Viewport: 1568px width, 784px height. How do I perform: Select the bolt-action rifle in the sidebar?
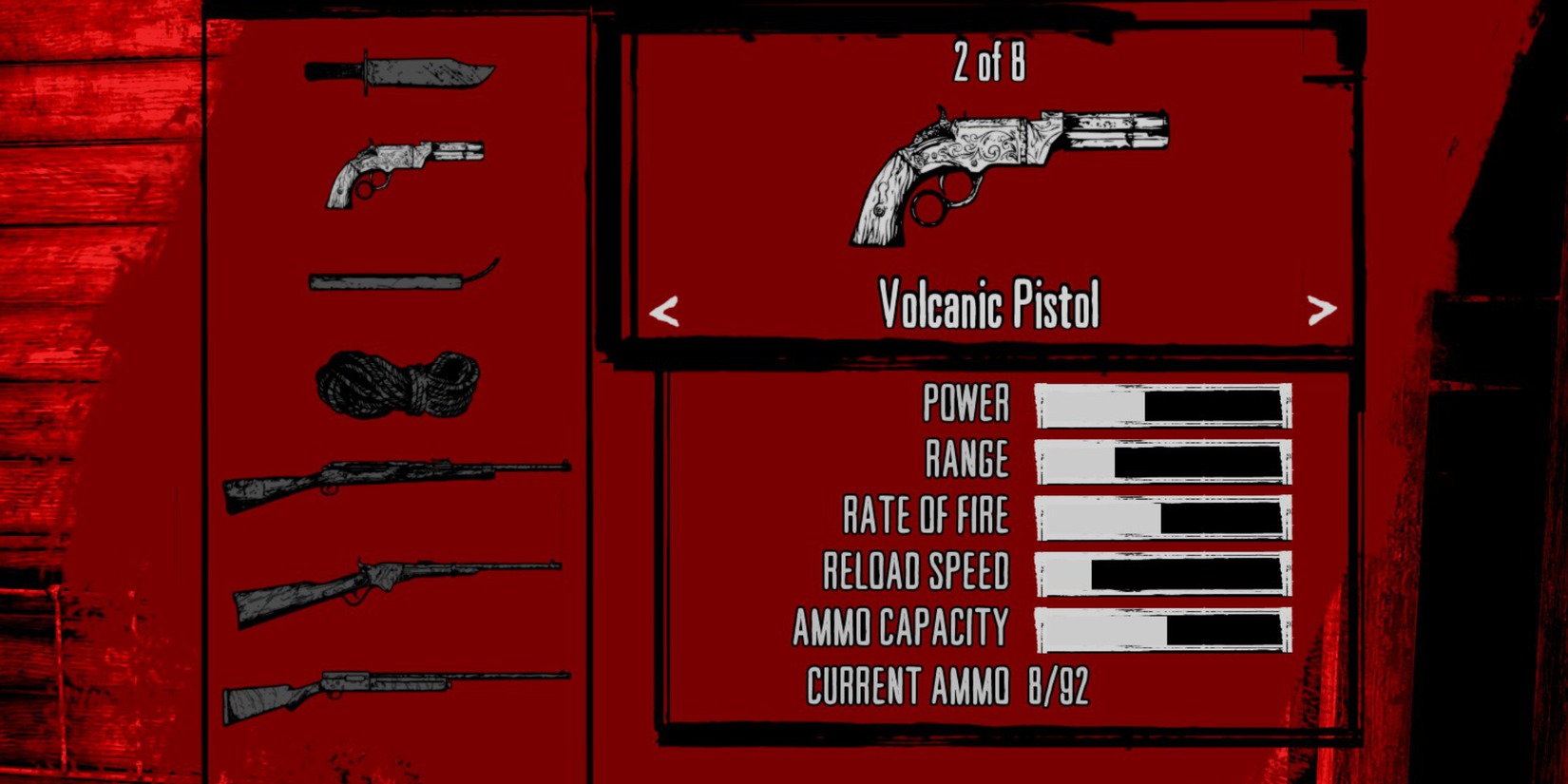coord(399,480)
